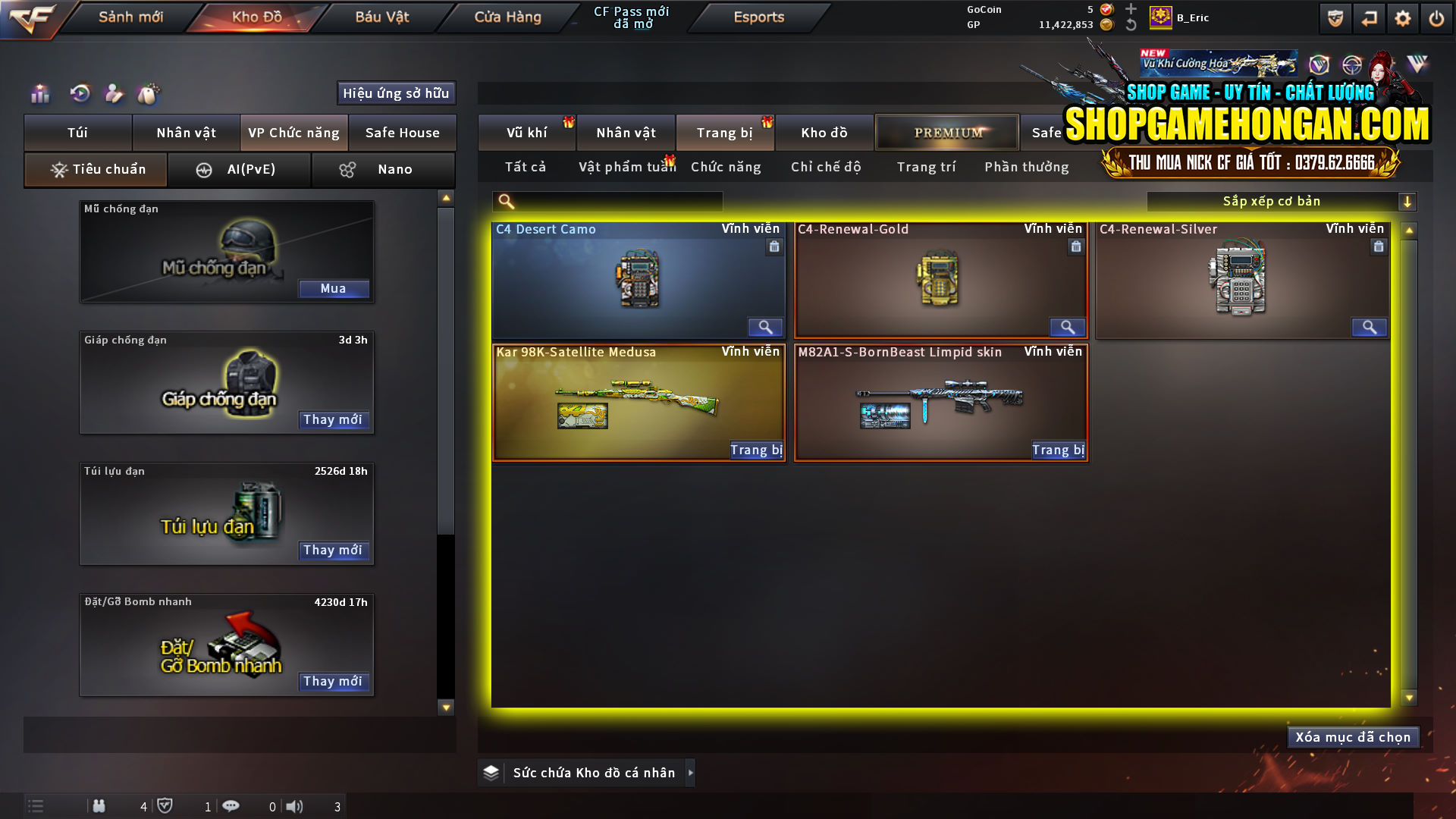The image size is (1456, 819).
Task: Click the magnifier preview on C4 Desert Camo
Action: pyautogui.click(x=765, y=327)
